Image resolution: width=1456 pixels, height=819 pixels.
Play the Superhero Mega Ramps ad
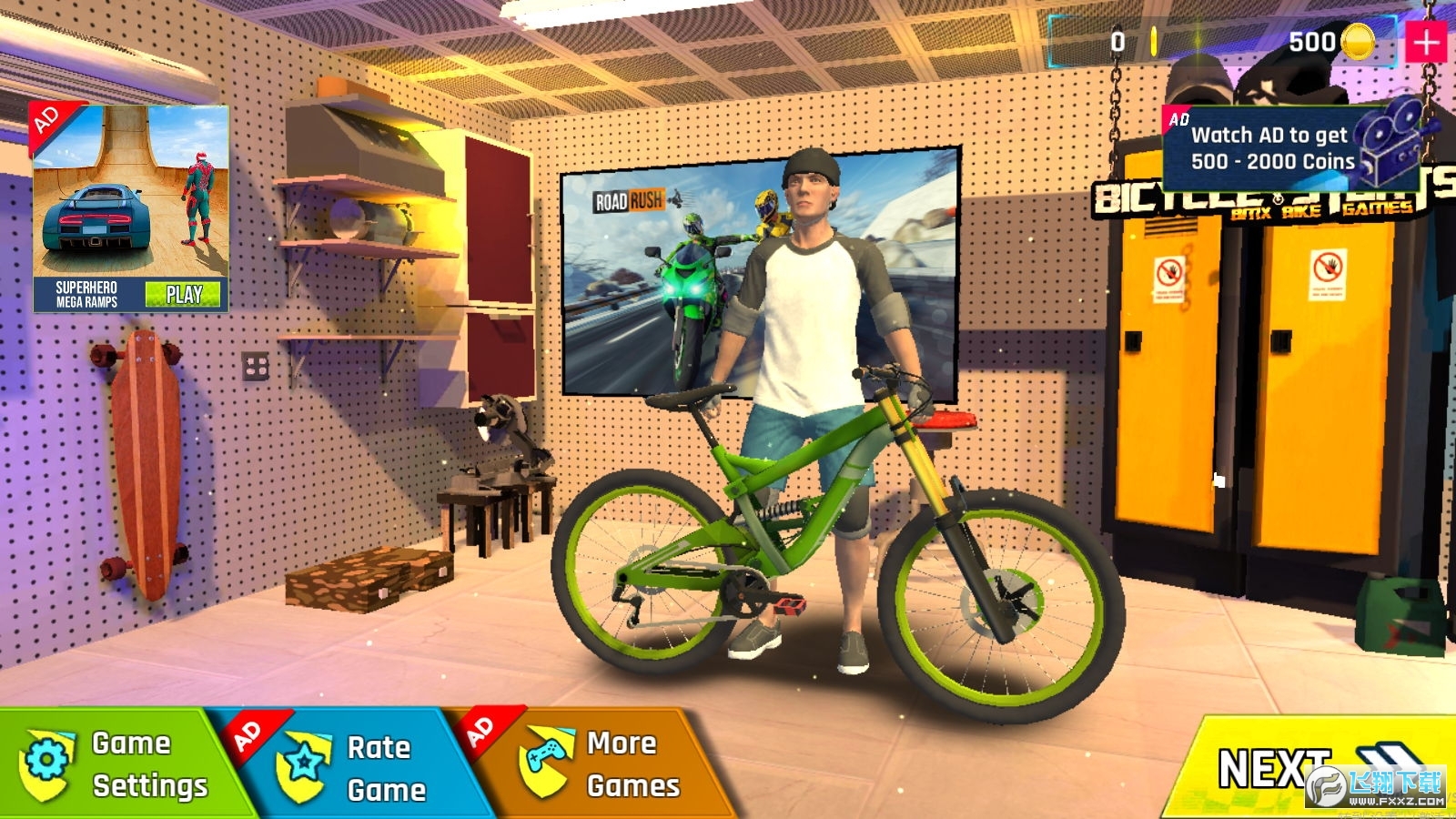coord(183,294)
